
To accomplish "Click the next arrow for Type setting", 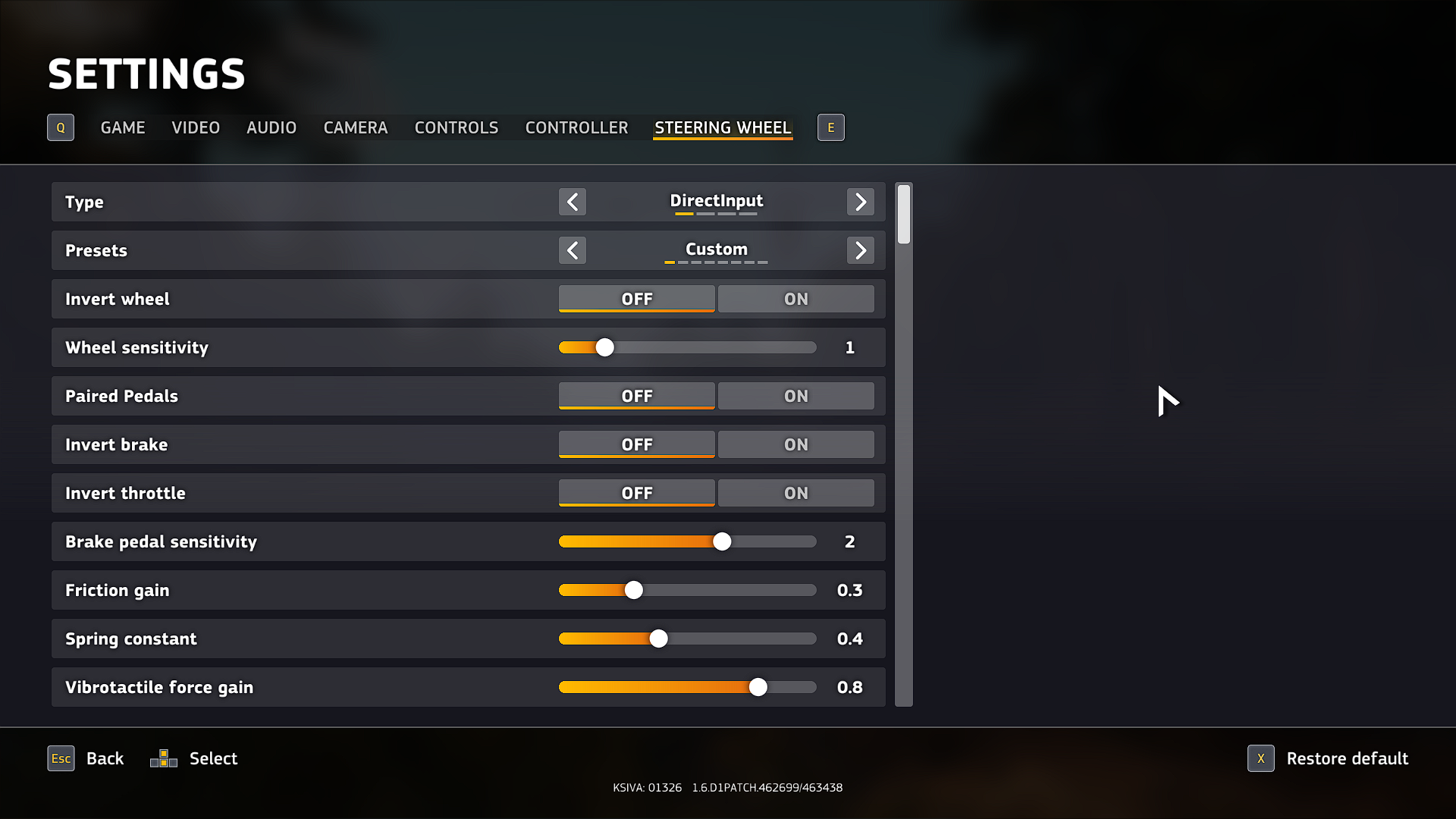I will coord(860,202).
